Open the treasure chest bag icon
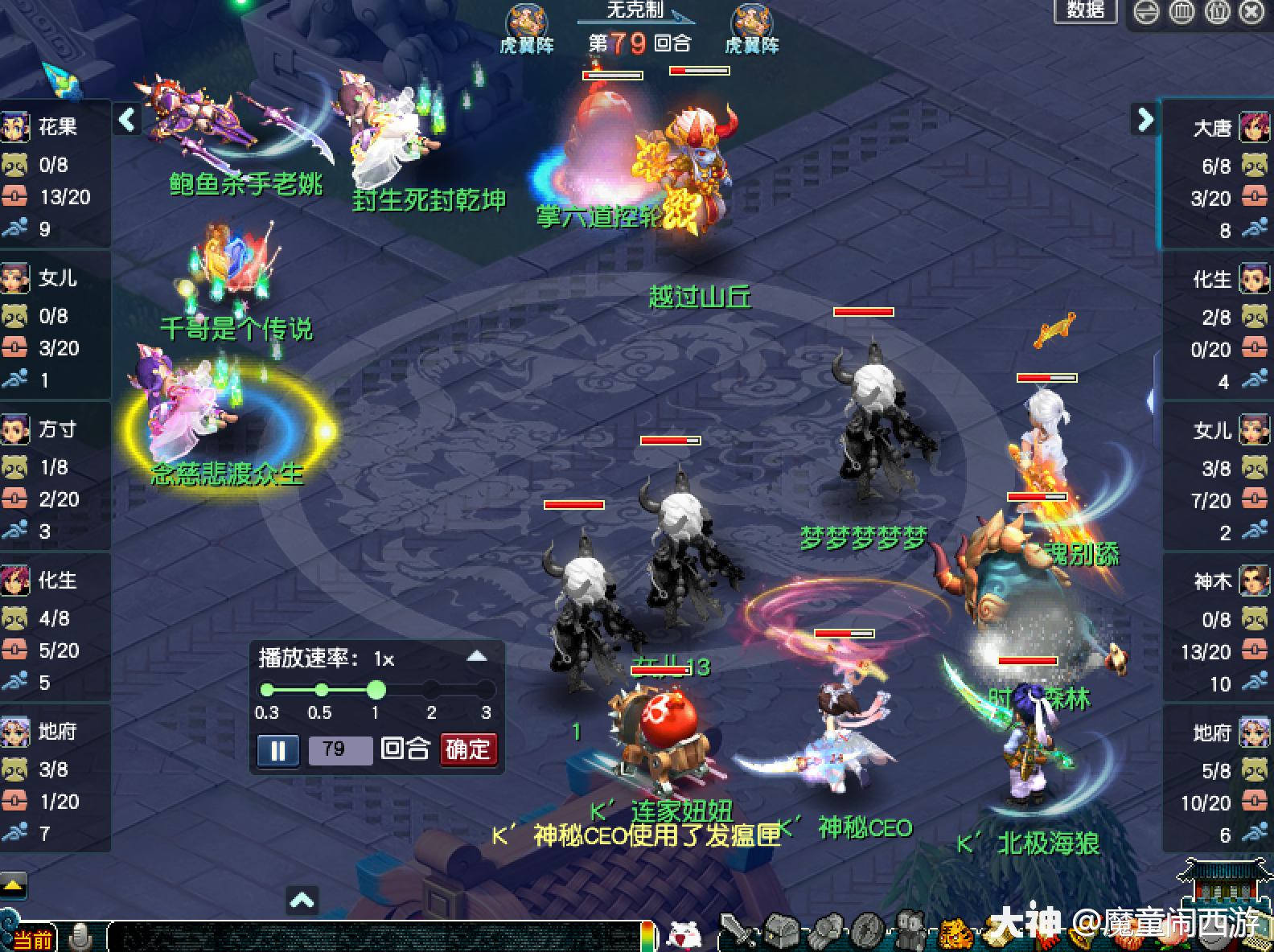1274x952 pixels. pos(780,933)
